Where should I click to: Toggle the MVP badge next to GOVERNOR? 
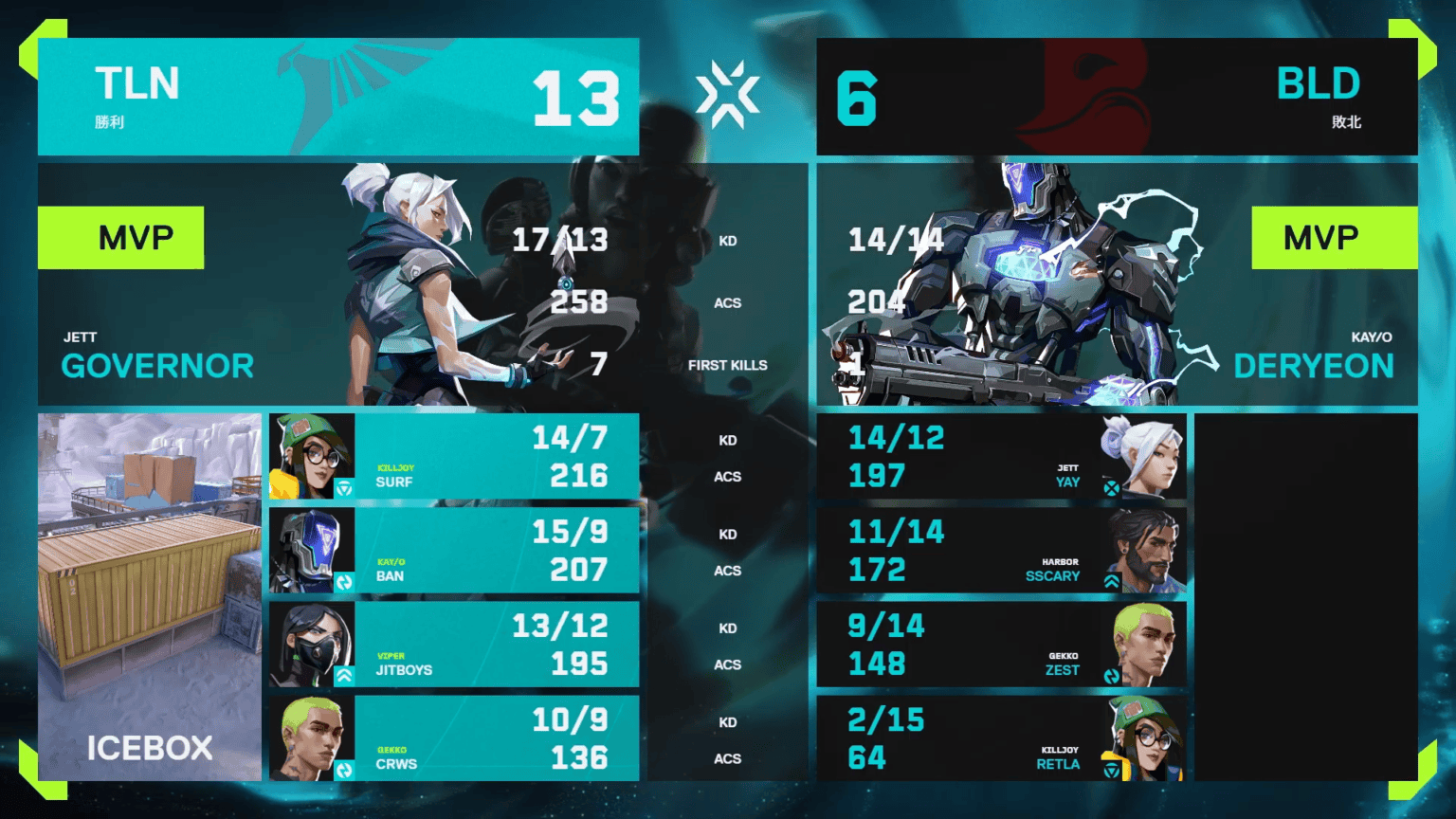click(120, 237)
